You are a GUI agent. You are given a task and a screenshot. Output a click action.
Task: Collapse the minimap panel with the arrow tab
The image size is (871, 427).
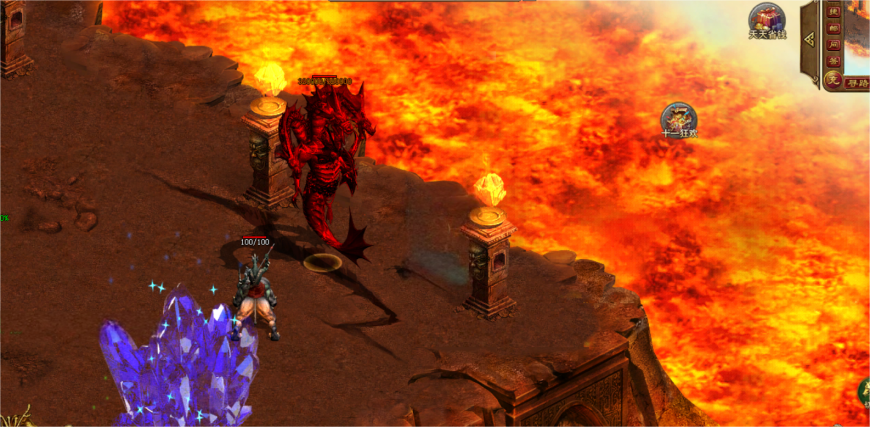point(809,40)
